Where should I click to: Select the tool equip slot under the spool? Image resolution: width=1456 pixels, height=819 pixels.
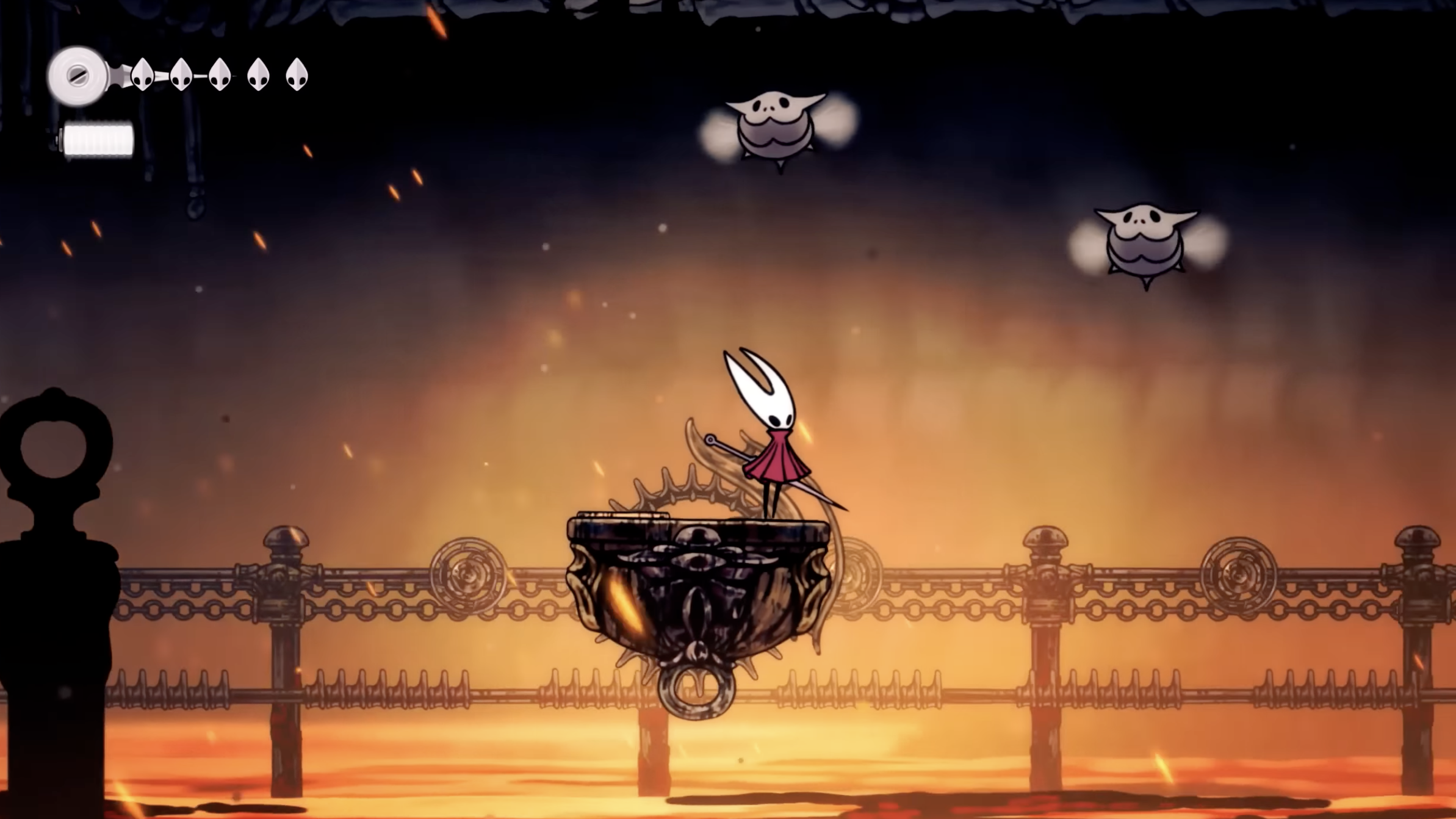pyautogui.click(x=98, y=138)
